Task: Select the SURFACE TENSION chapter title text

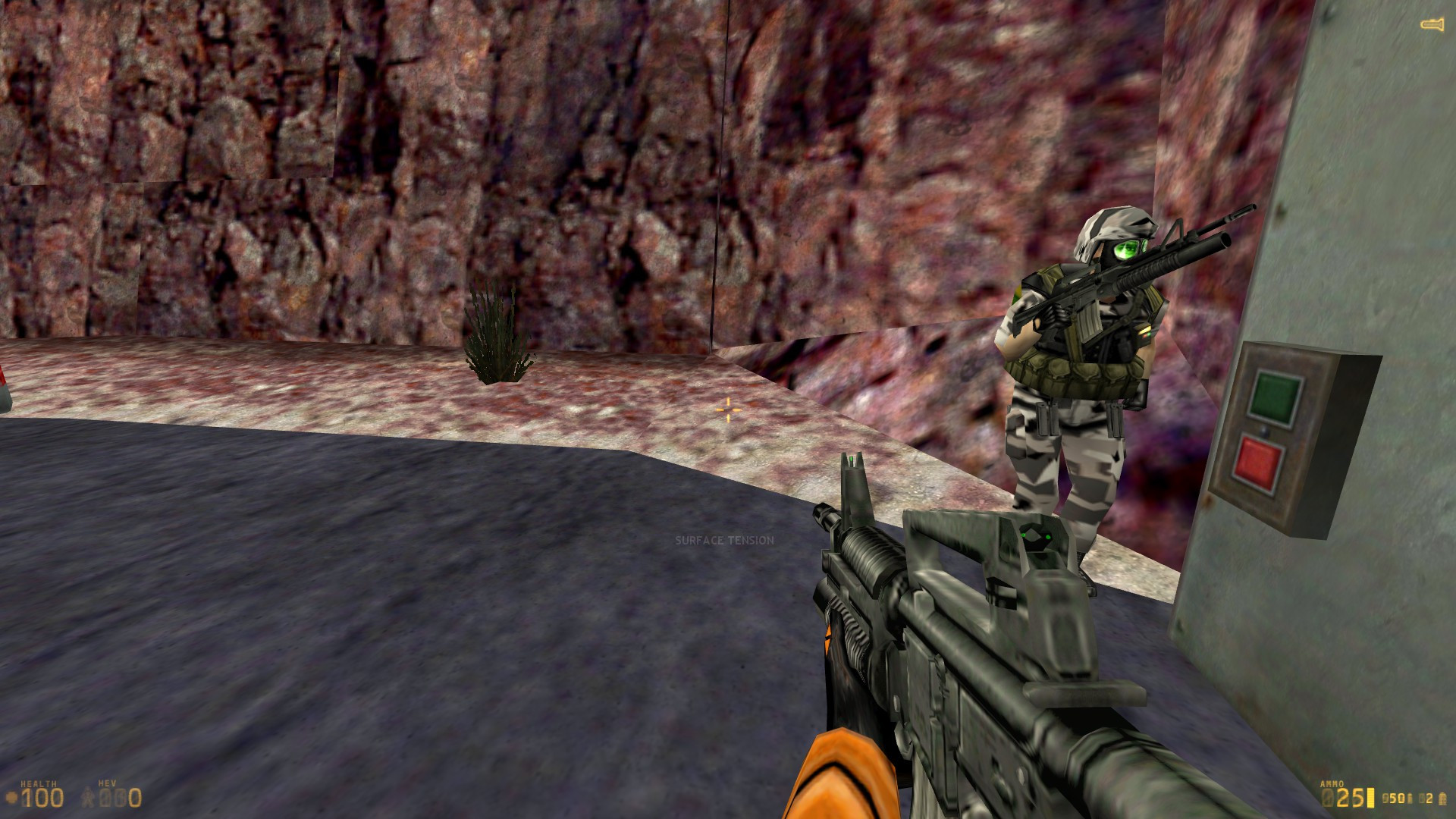Action: tap(724, 541)
